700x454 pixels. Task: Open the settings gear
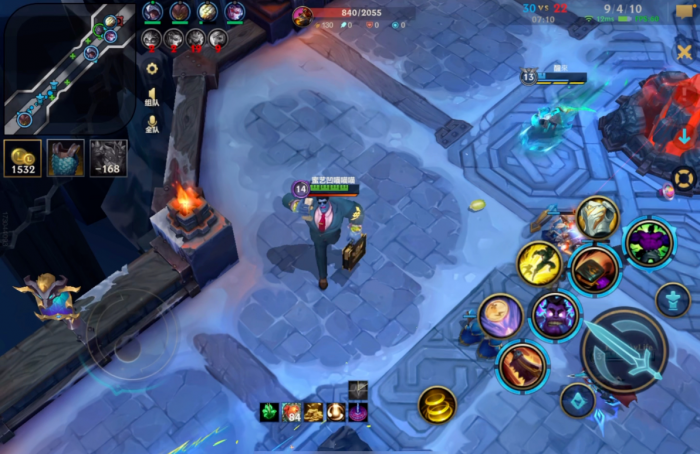coord(152,69)
